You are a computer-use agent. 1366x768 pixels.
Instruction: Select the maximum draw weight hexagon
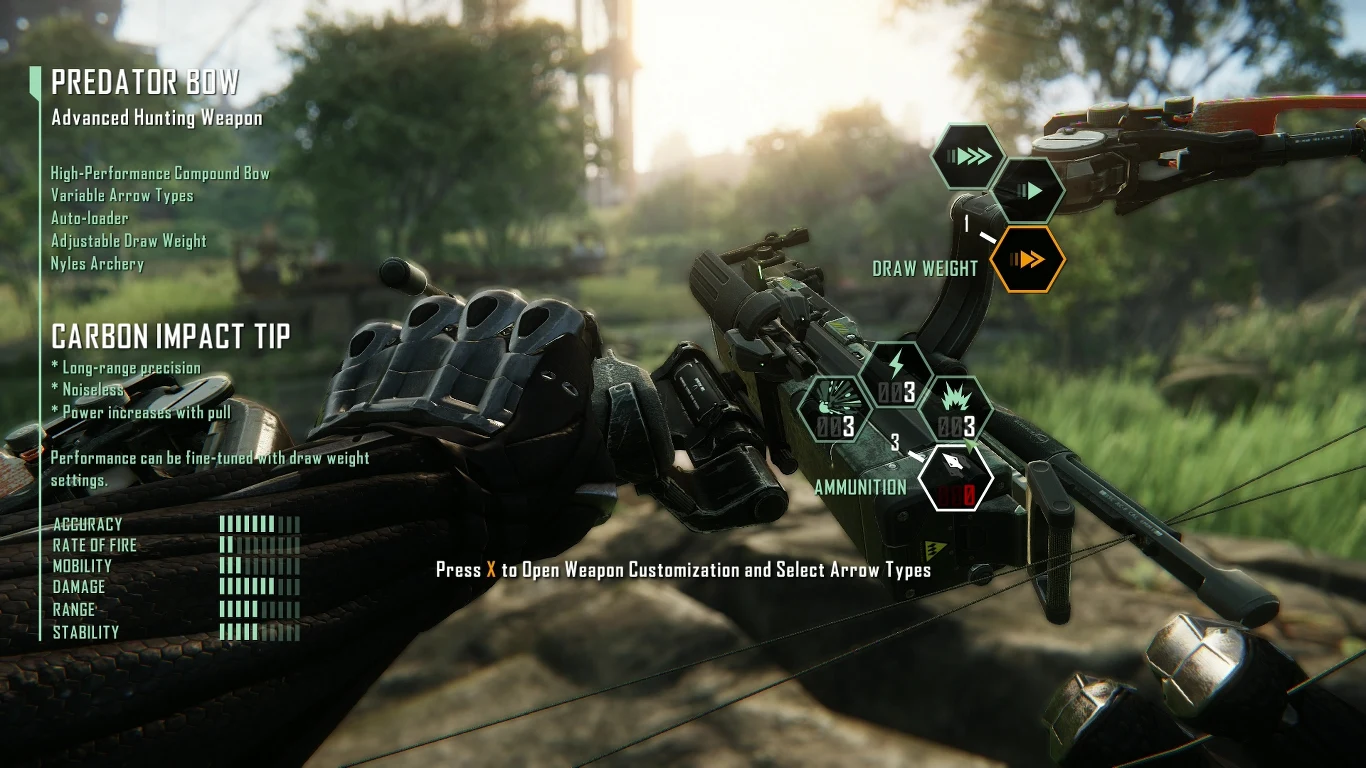966,156
